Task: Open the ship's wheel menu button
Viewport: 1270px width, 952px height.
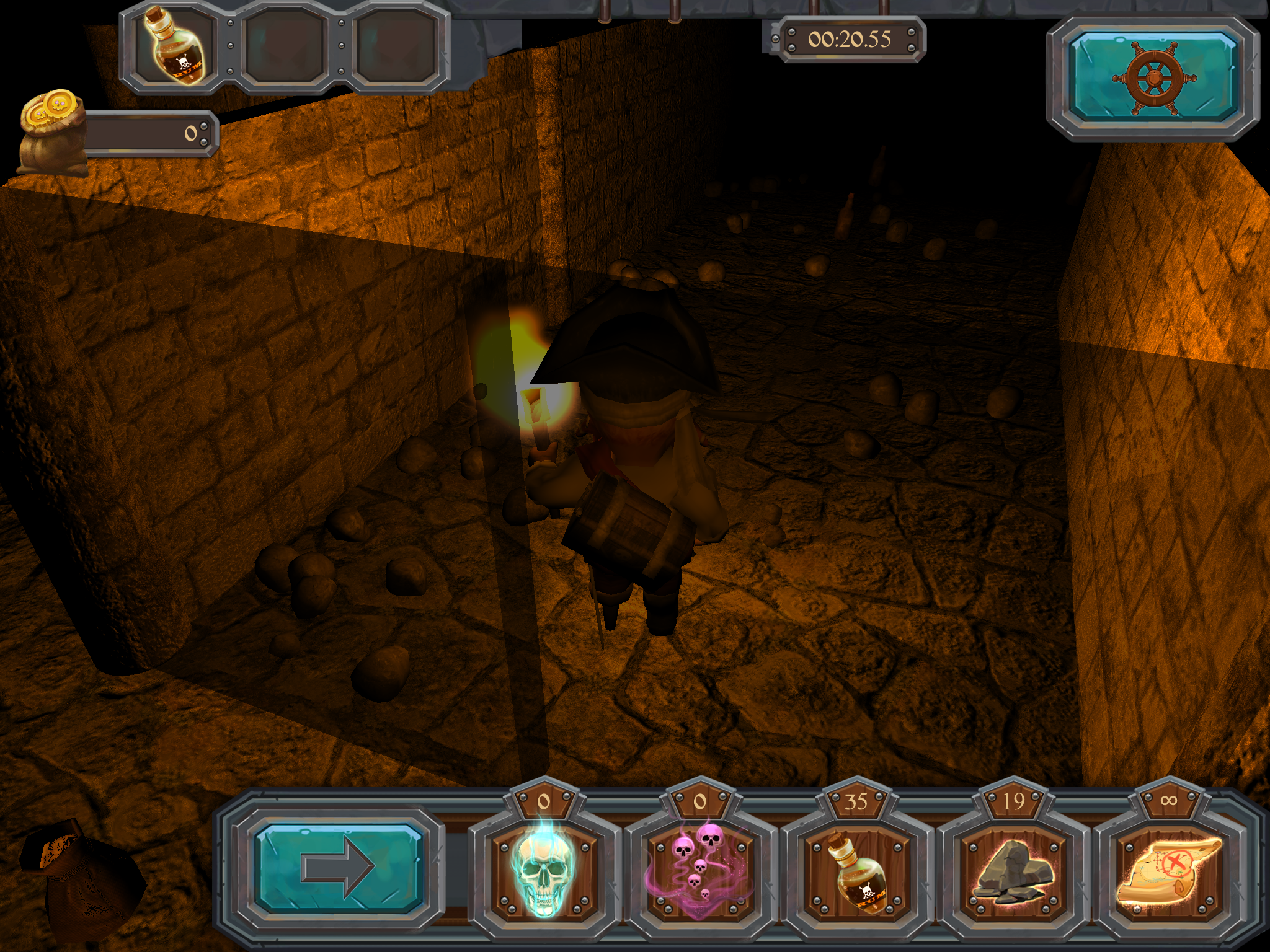Action: 1153,78
